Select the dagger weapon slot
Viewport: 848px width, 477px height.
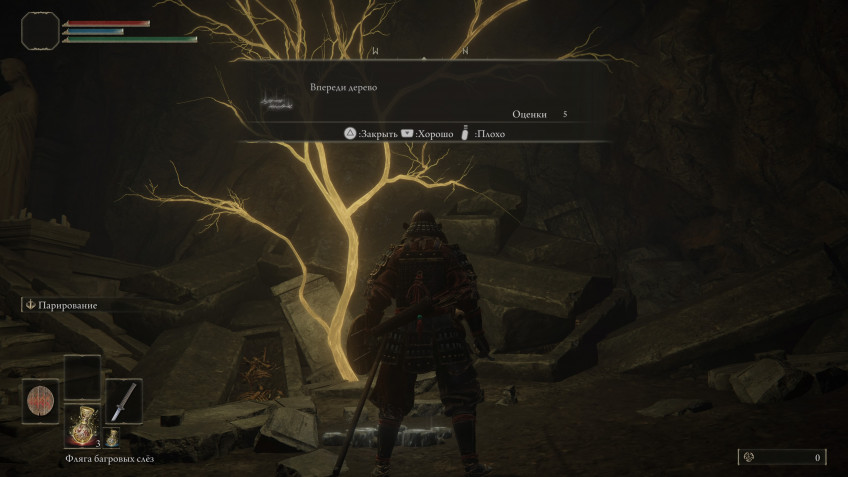coord(124,401)
